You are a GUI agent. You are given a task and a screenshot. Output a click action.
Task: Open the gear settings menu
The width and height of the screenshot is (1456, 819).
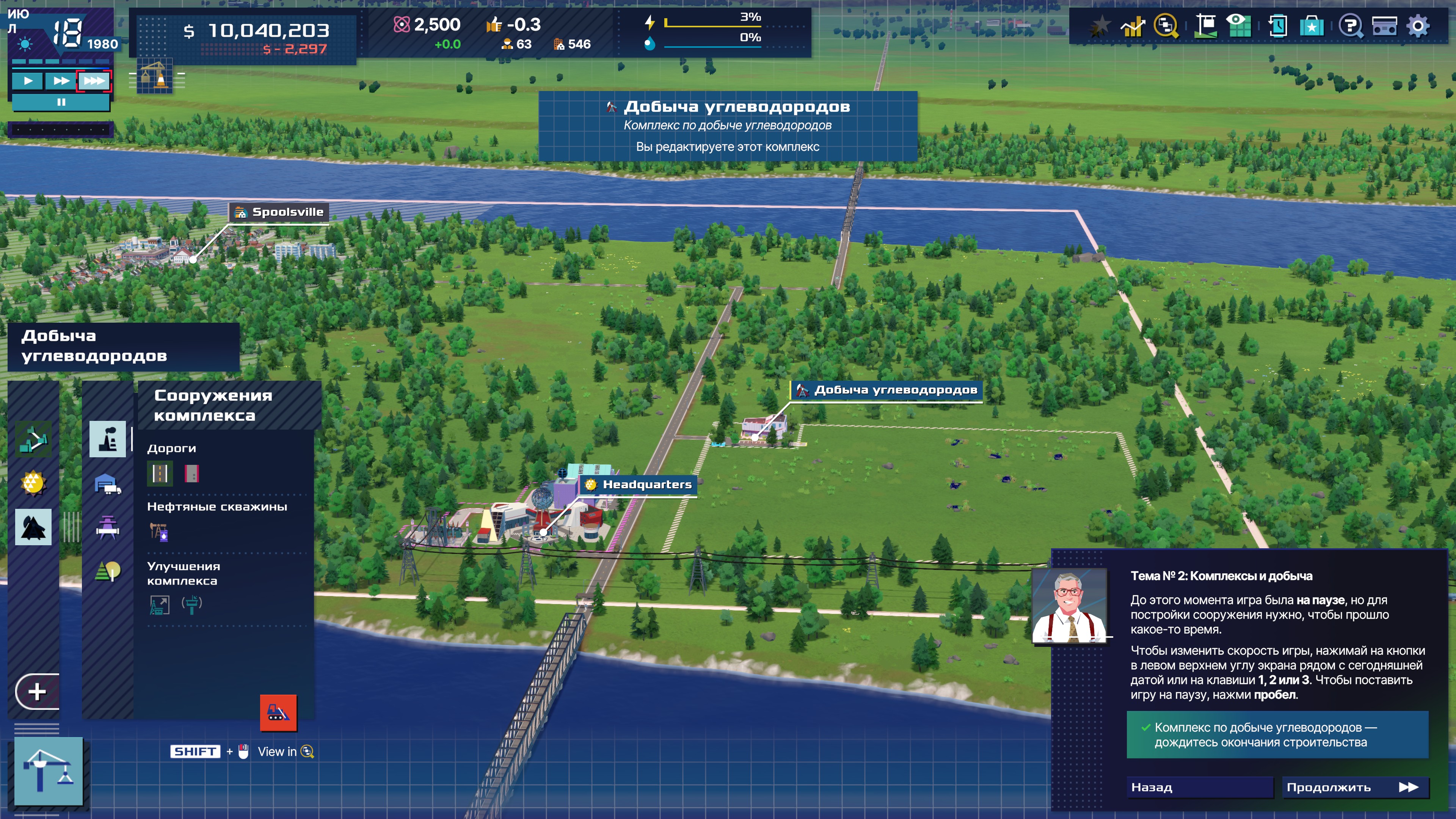click(x=1418, y=26)
